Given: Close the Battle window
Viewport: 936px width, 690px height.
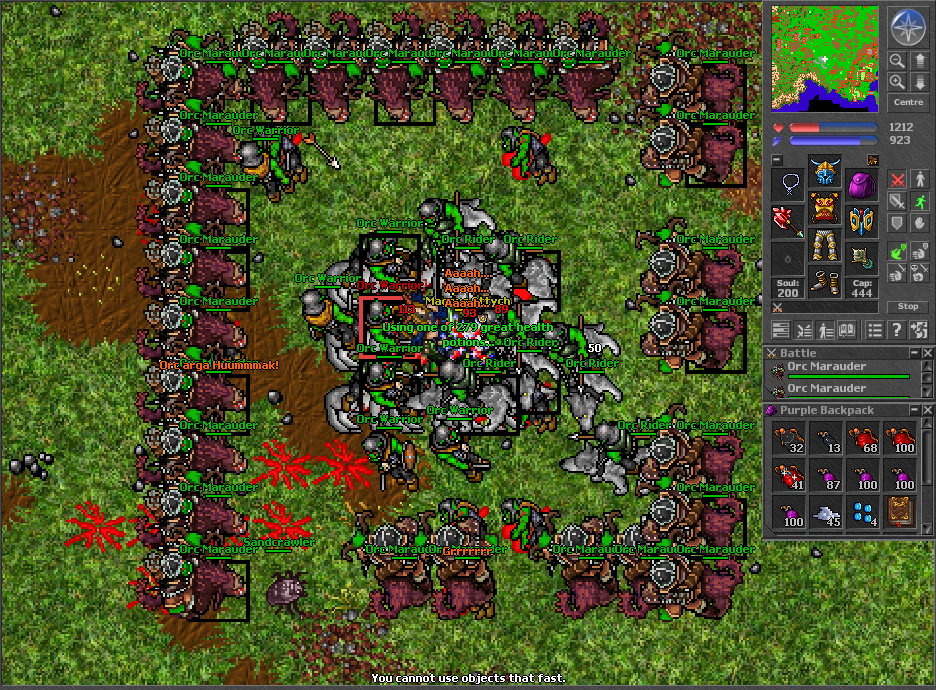Looking at the screenshot, I should (x=927, y=353).
